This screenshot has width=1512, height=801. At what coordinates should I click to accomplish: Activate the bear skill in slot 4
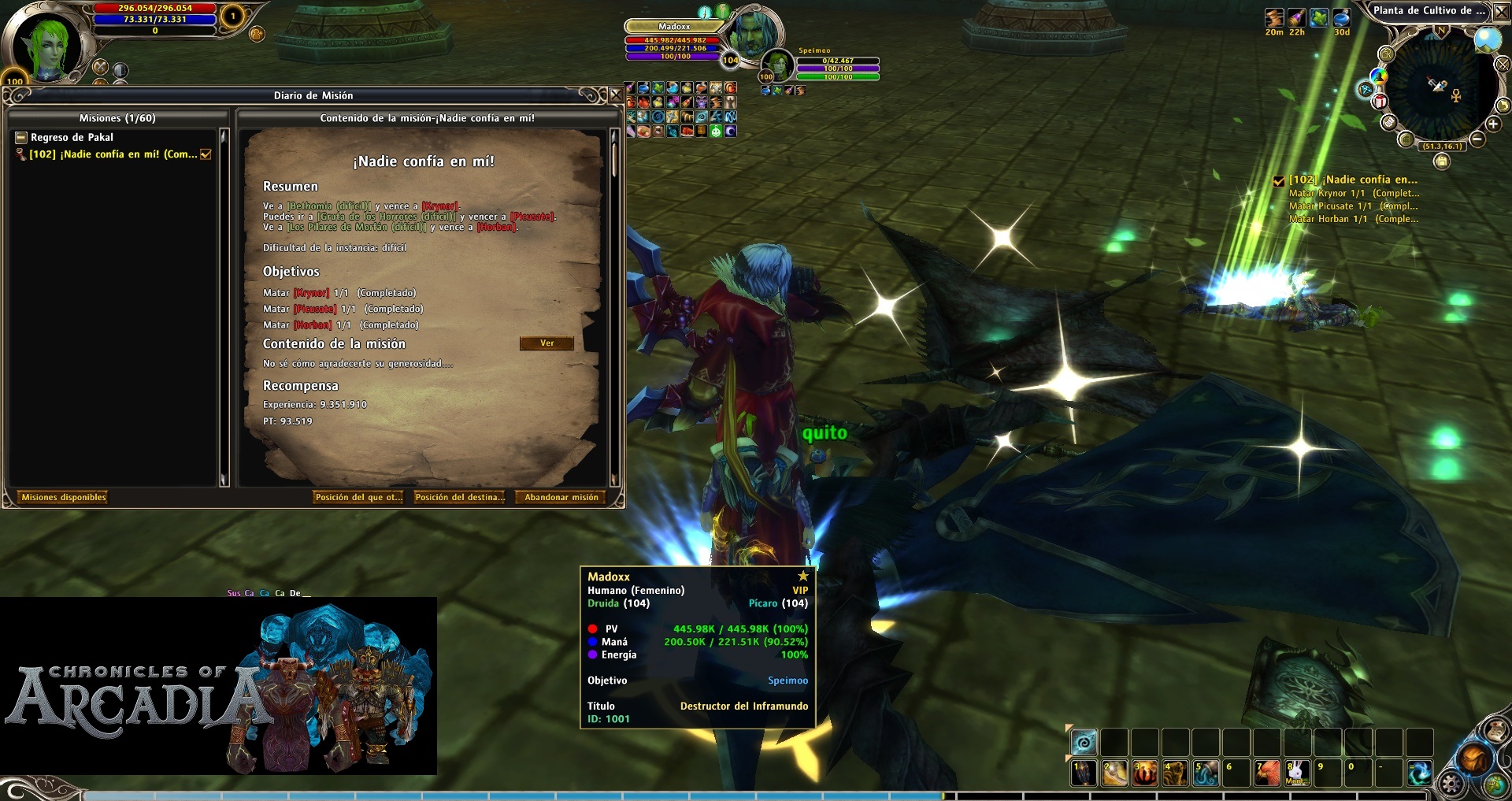1175,773
